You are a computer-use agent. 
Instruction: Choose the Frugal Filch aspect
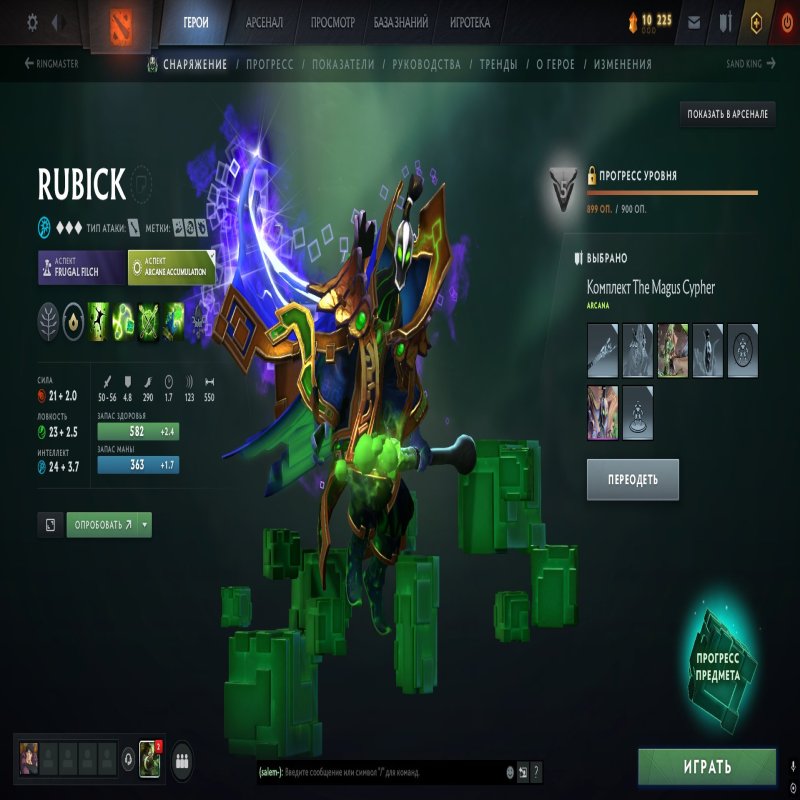pos(81,267)
